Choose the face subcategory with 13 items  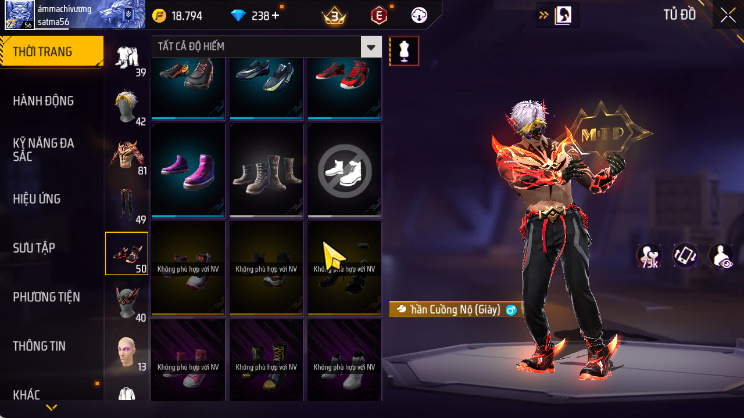pyautogui.click(x=127, y=350)
